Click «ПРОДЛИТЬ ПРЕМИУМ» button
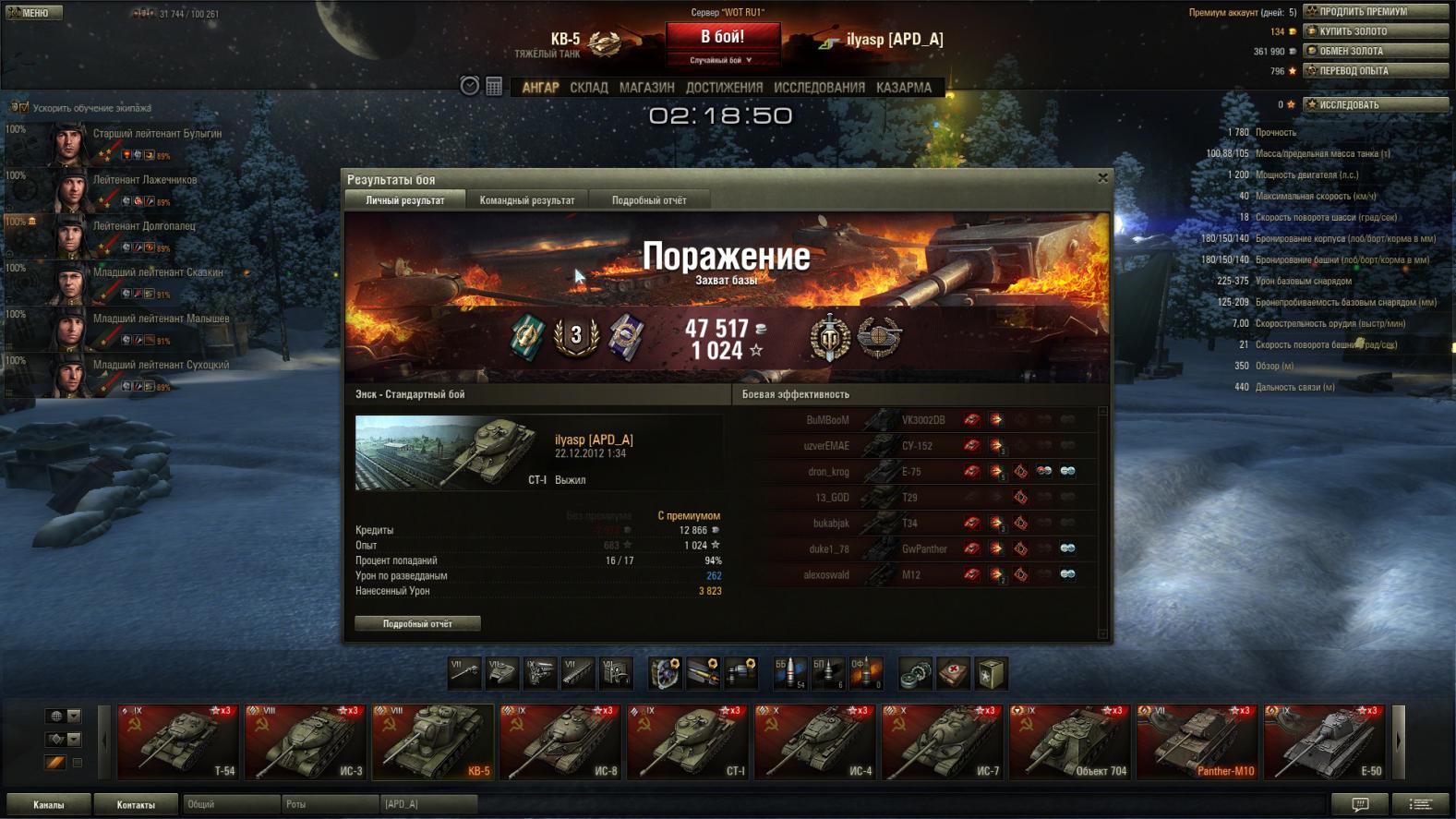1456x819 pixels. (1375, 12)
